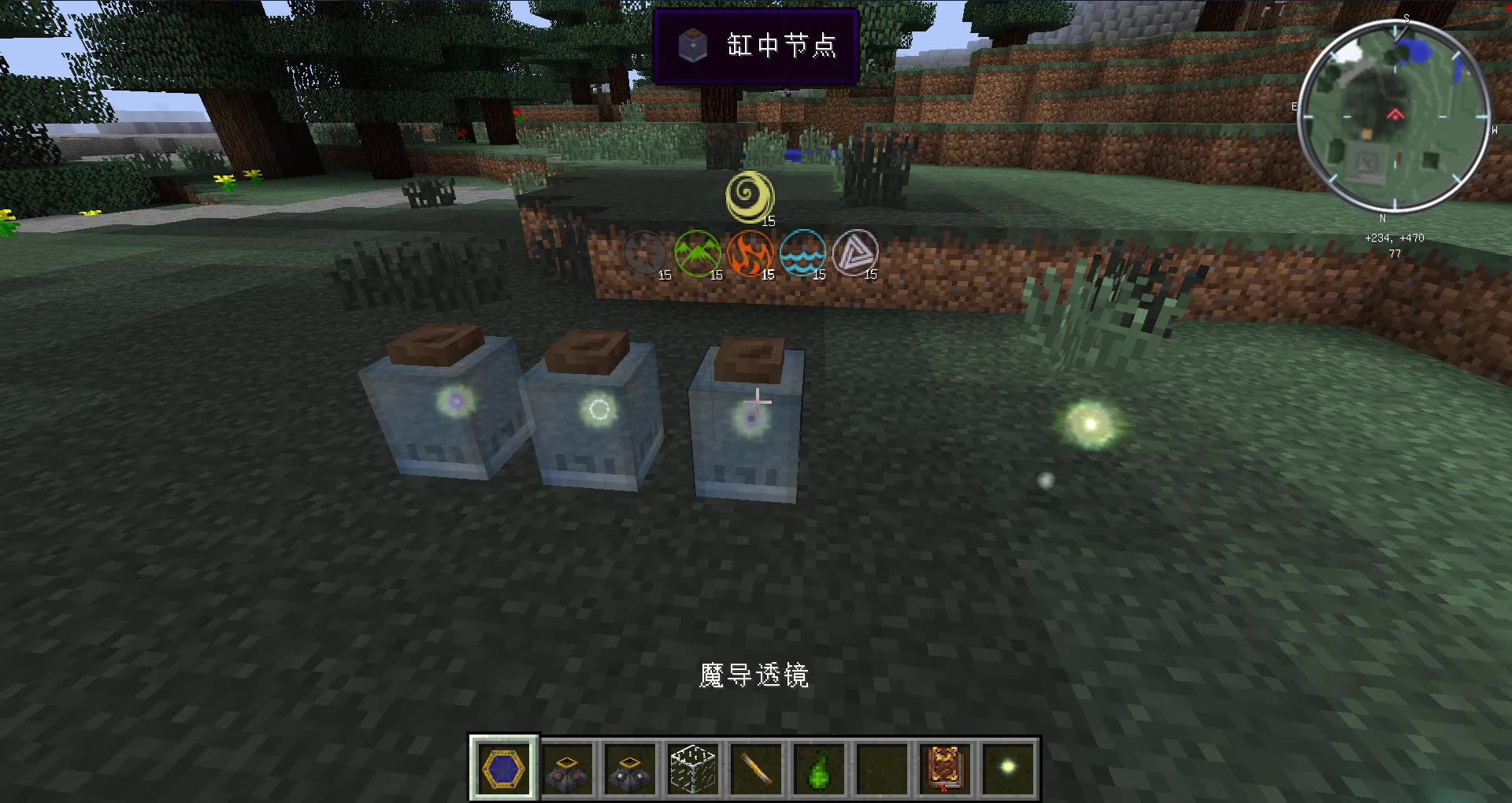The width and height of the screenshot is (1512, 803).
Task: Click the green Terra aspect icon
Action: [699, 253]
